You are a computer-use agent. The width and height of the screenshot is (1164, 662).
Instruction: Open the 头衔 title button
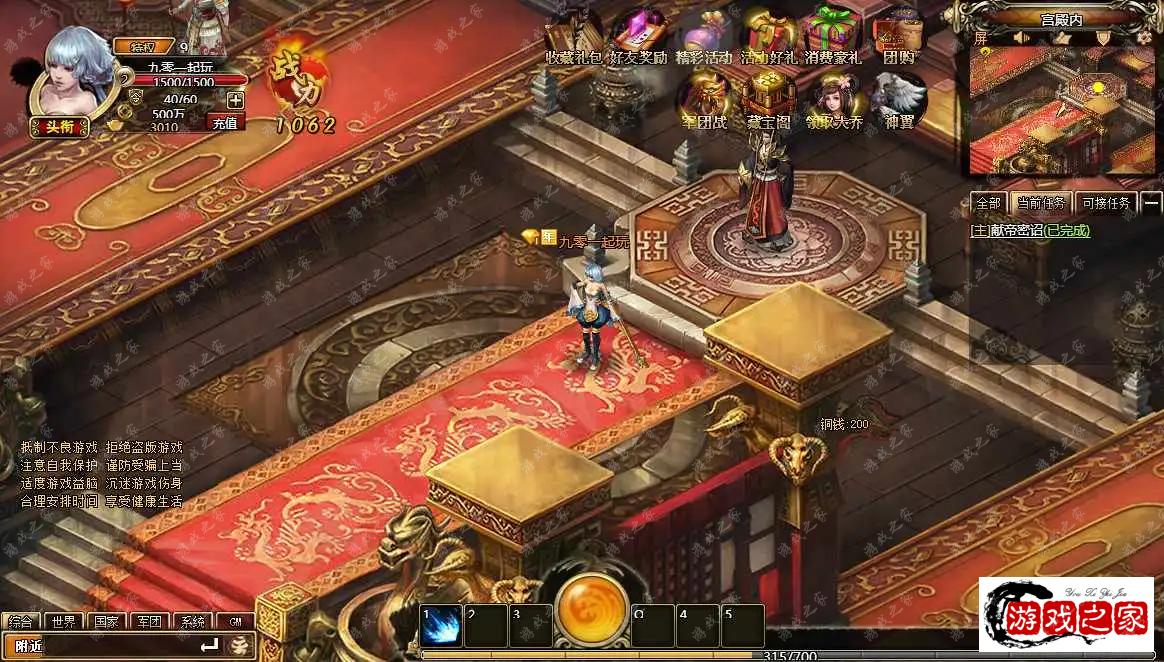[59, 126]
